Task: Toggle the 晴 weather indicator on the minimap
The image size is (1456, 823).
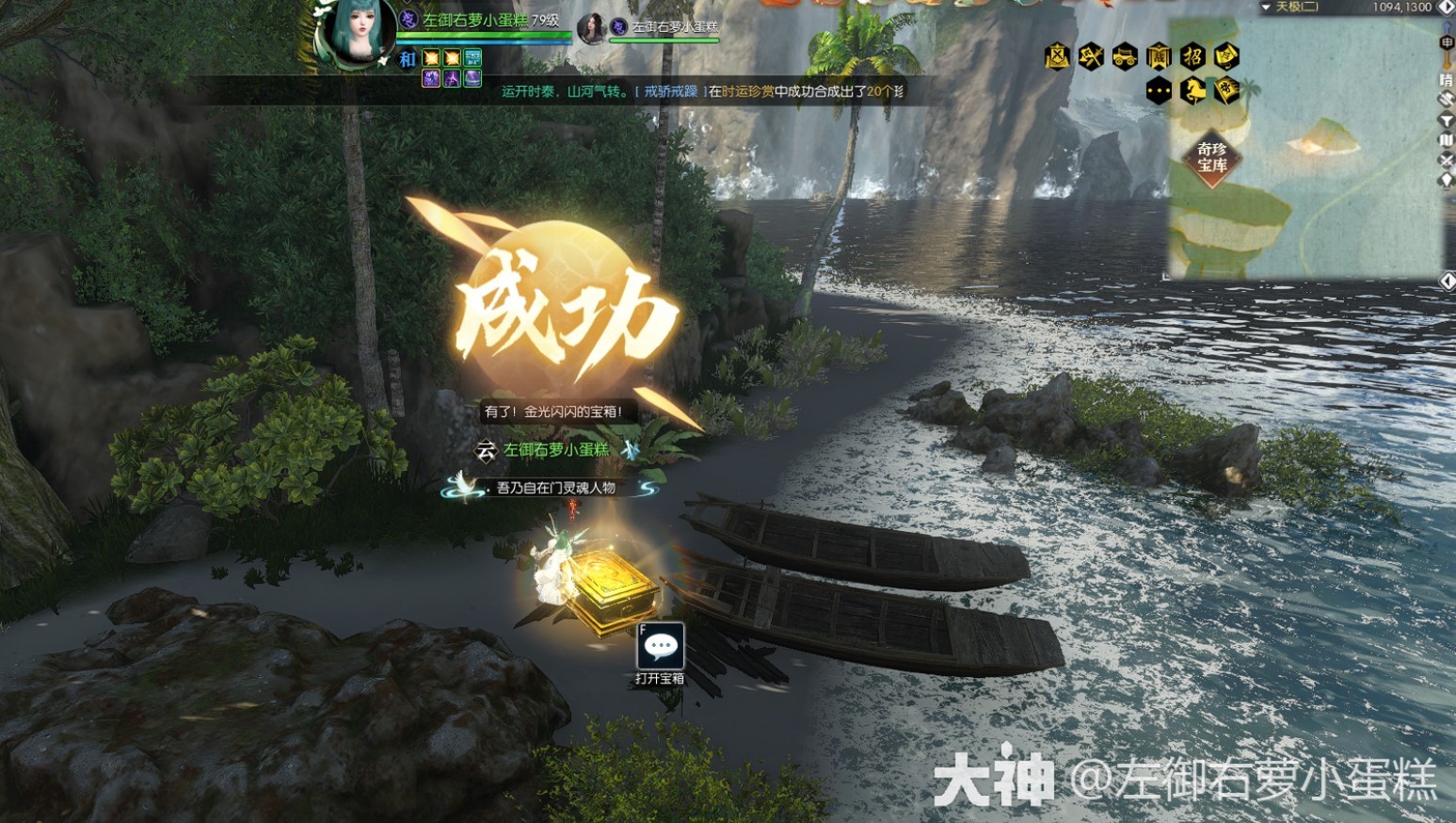Action: (1447, 80)
